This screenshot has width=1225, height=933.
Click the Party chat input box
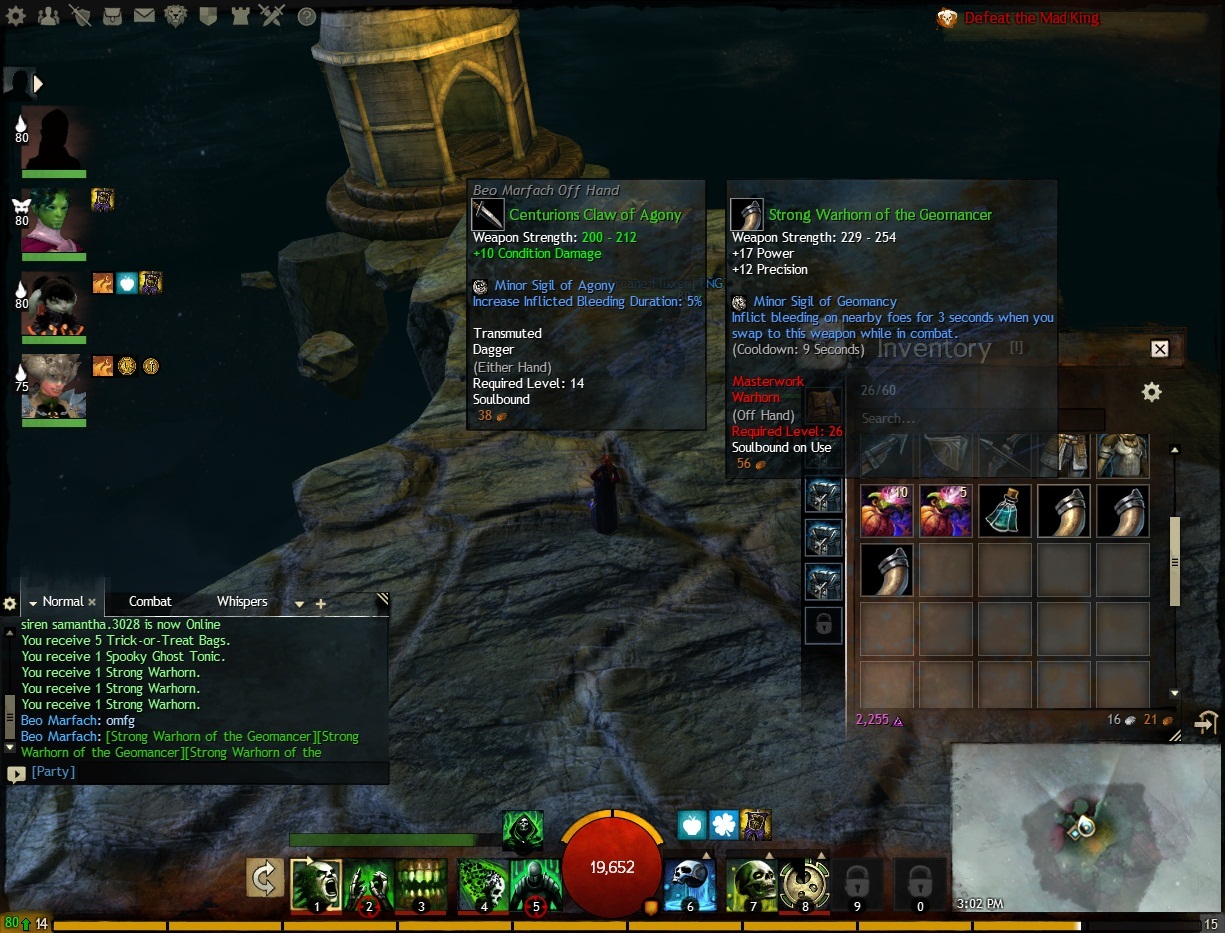click(x=200, y=773)
